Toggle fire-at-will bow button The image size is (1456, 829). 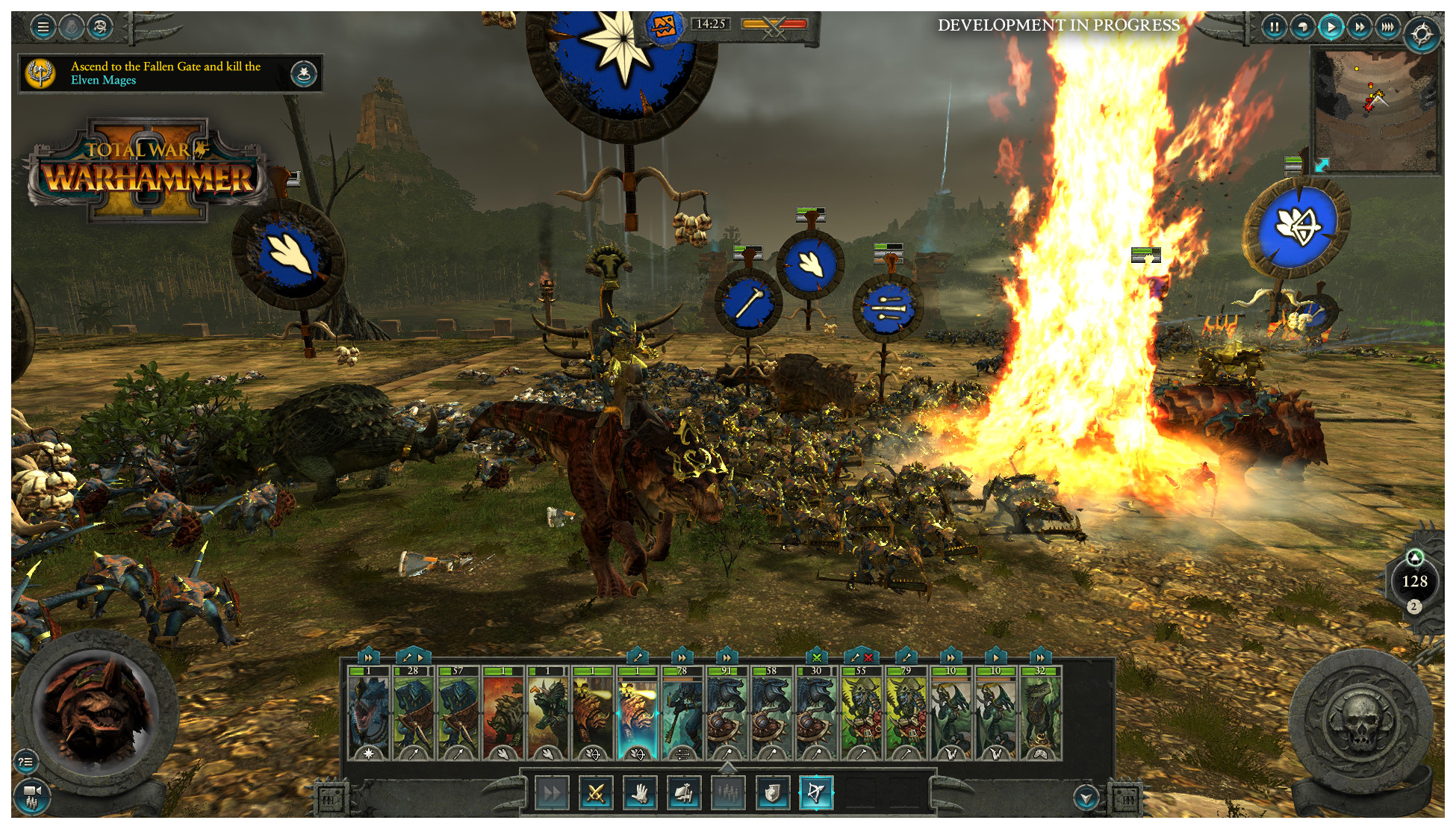(816, 793)
